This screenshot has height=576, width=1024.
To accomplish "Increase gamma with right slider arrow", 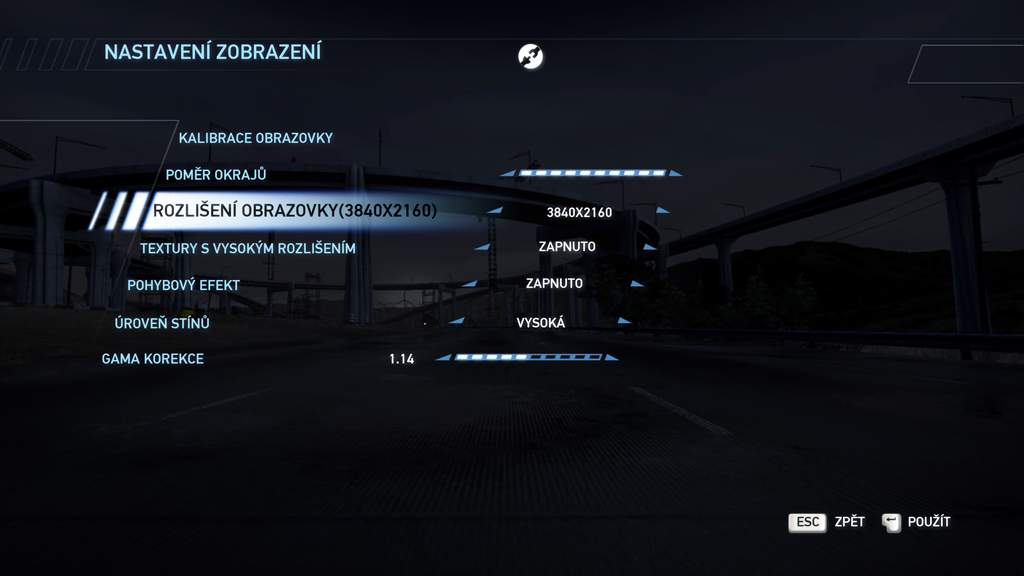I will [x=611, y=357].
